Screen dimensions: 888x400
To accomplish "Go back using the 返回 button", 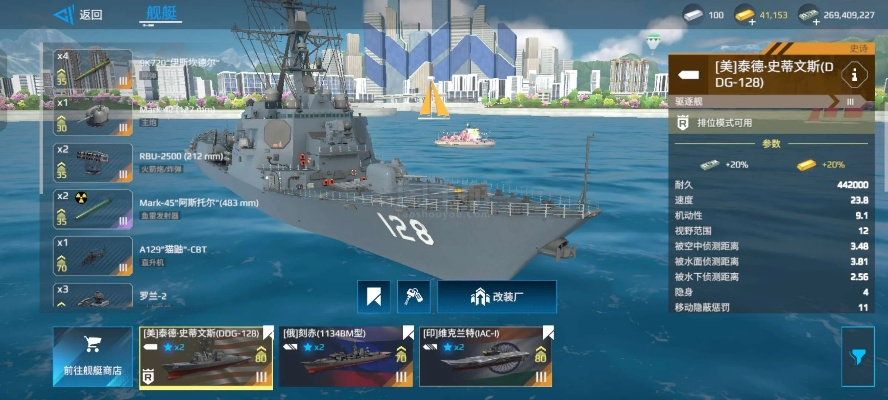I will pyautogui.click(x=79, y=15).
